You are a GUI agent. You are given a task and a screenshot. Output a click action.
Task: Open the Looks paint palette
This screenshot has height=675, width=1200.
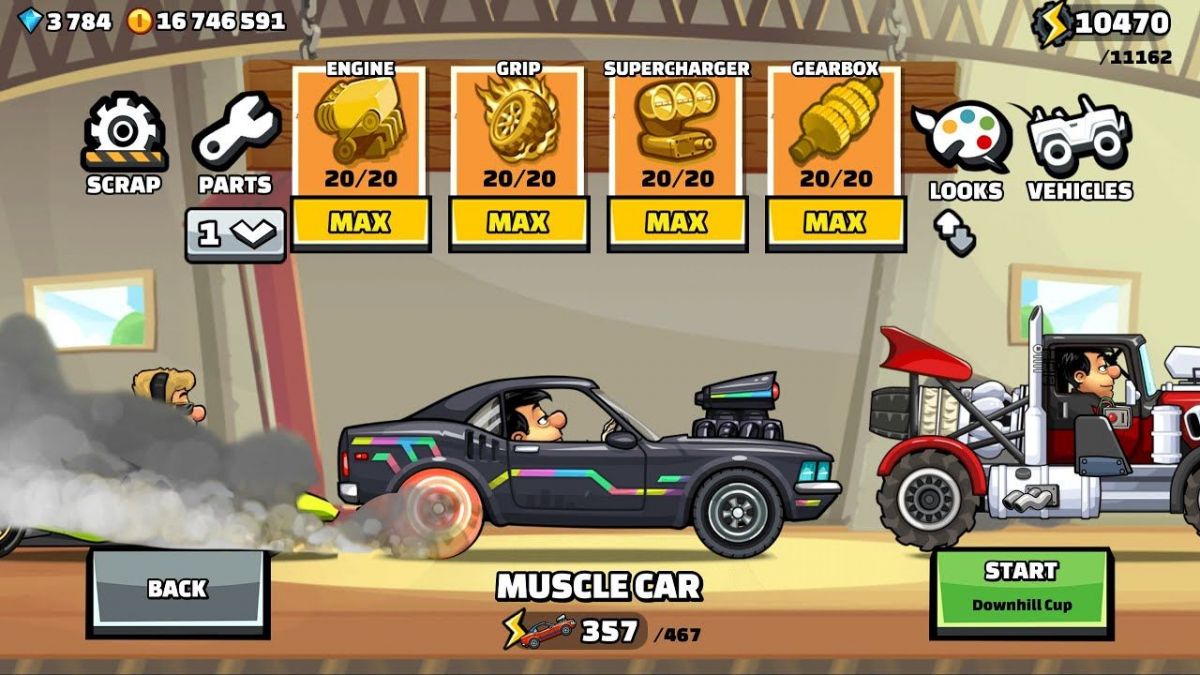pyautogui.click(x=965, y=145)
